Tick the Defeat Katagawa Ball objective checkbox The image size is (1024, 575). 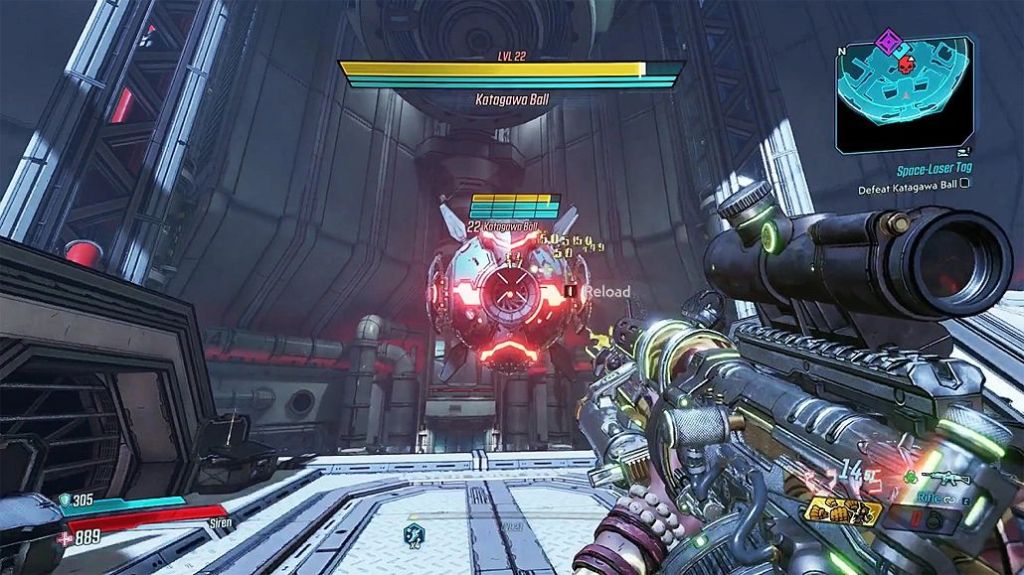click(x=964, y=186)
